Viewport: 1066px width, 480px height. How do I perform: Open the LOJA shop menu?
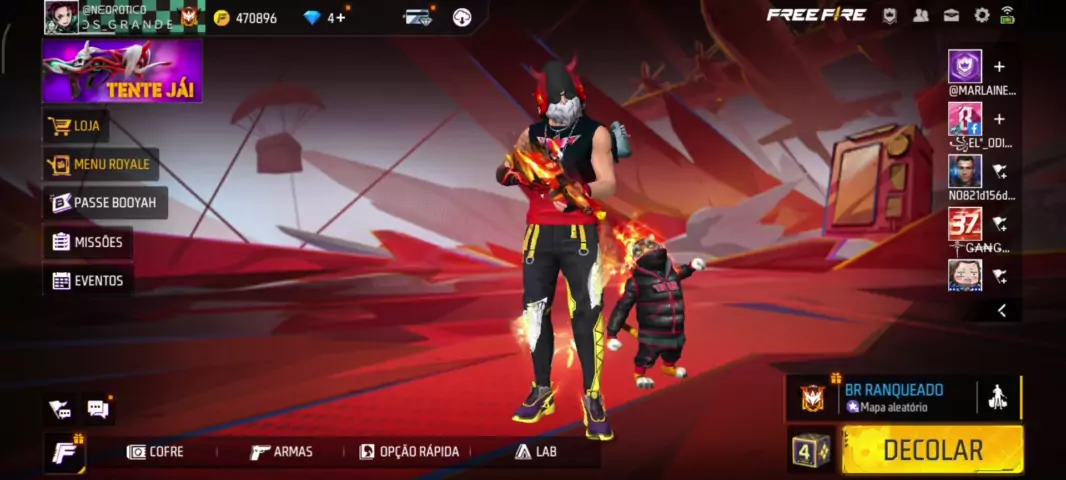pos(76,126)
